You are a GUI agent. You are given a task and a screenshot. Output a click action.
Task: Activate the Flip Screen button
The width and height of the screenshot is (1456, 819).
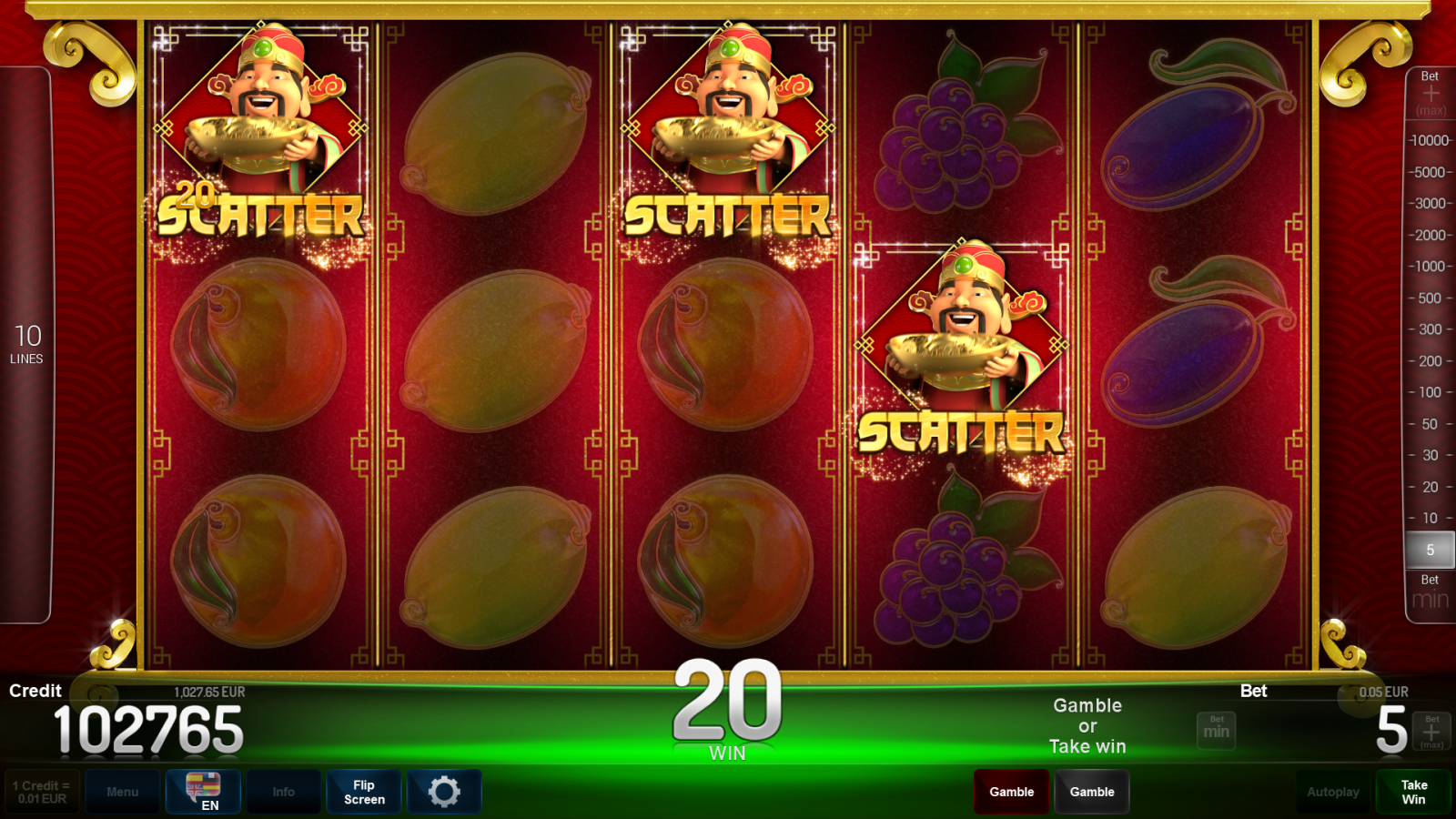pyautogui.click(x=364, y=792)
